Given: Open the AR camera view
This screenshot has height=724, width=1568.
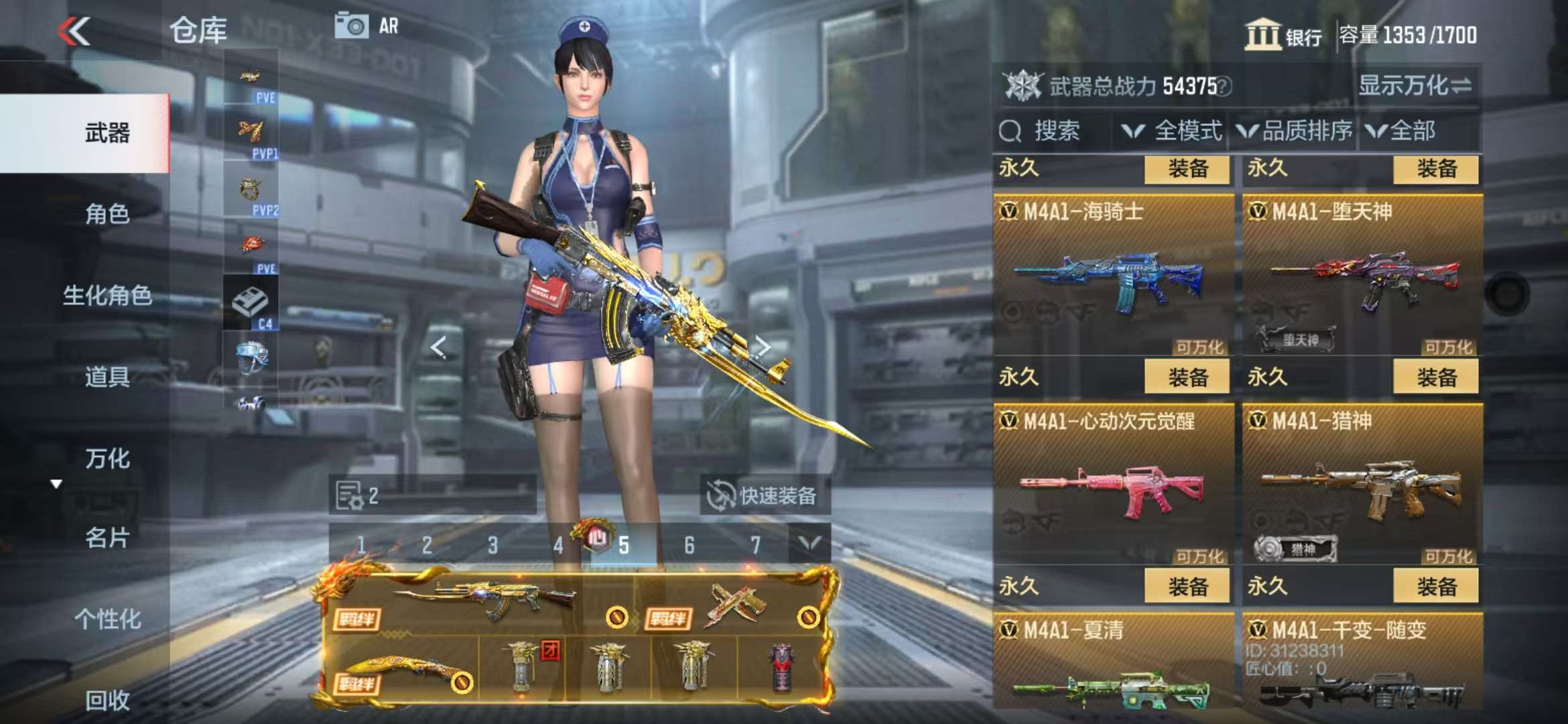Looking at the screenshot, I should 367,26.
